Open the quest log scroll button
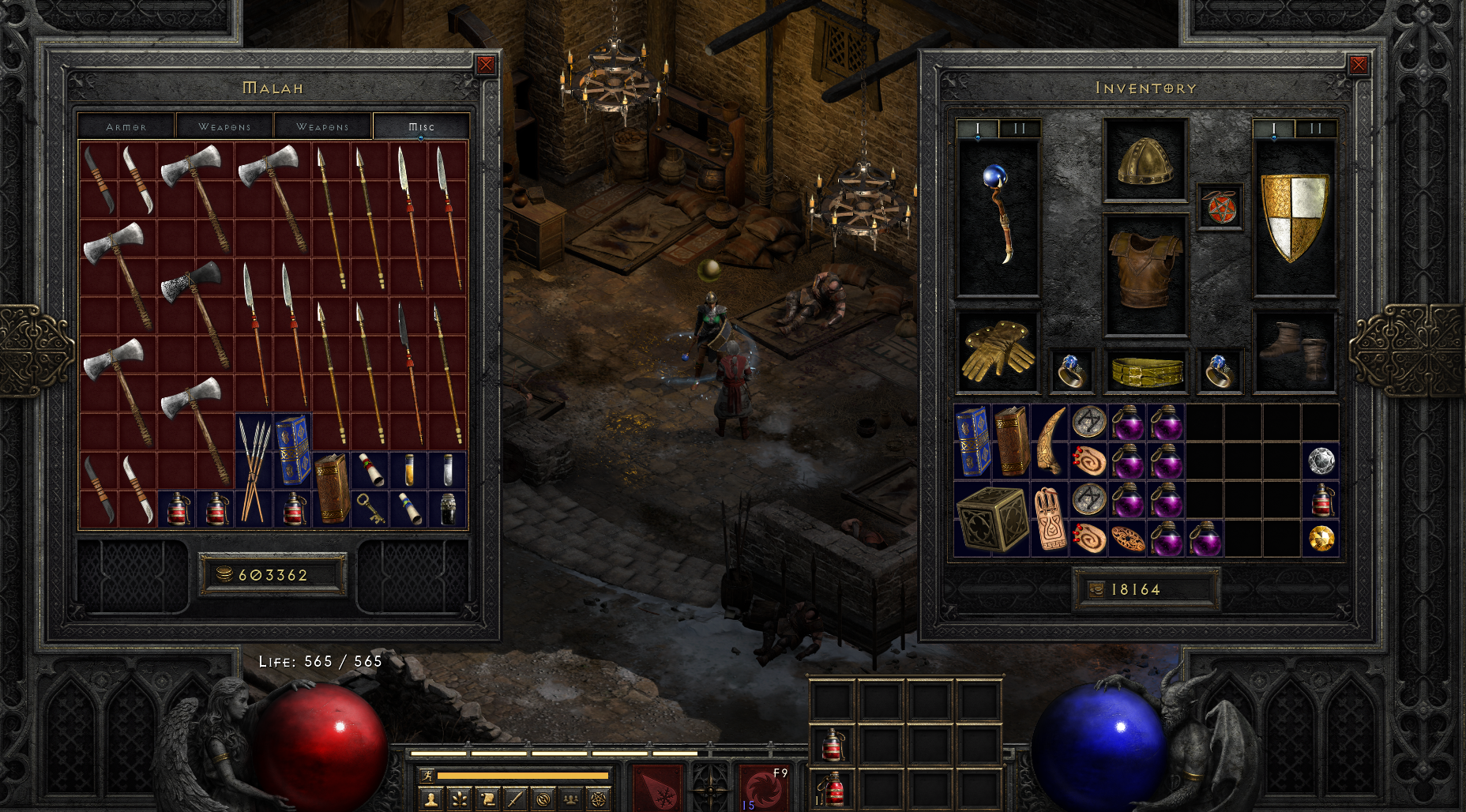 487,800
